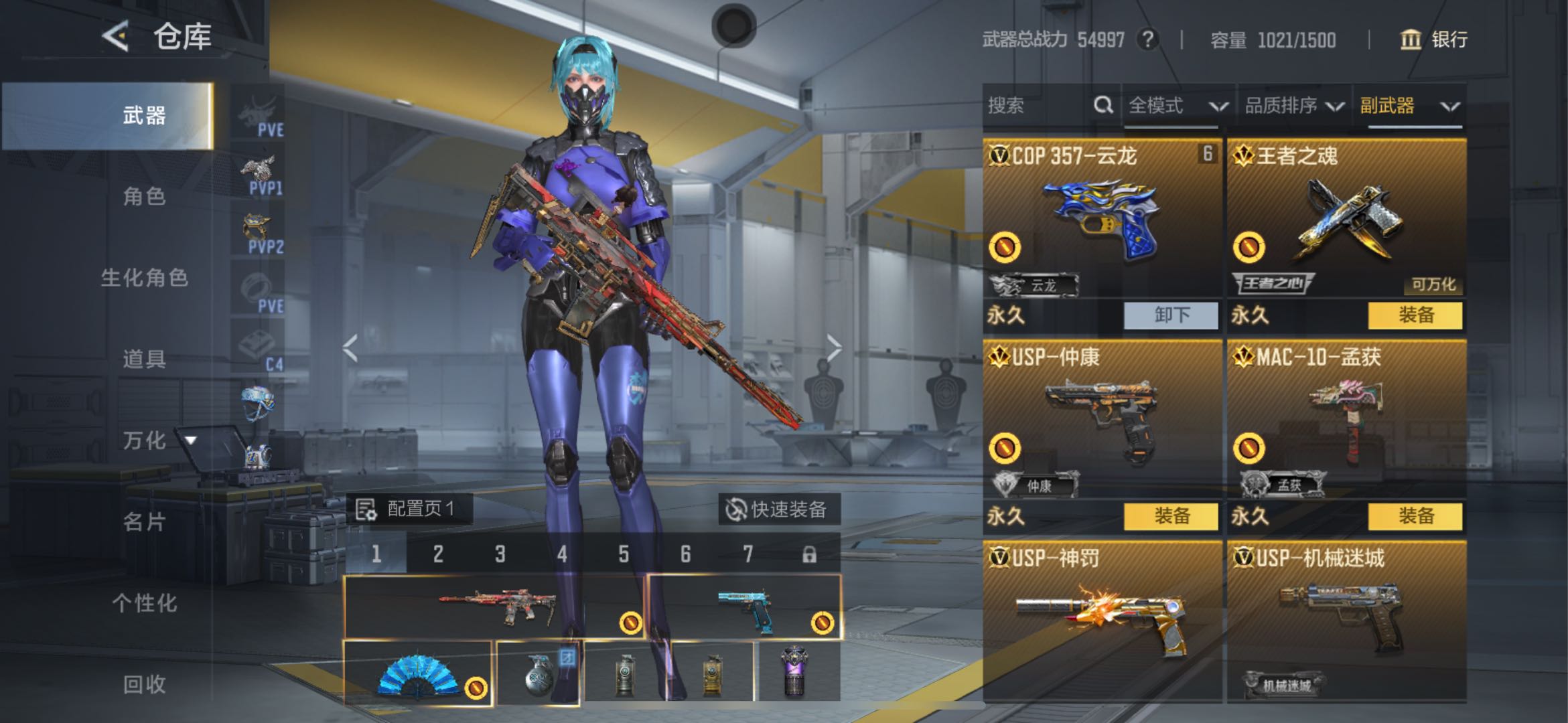Show the 名片 category
The width and height of the screenshot is (1568, 723).
tap(144, 521)
